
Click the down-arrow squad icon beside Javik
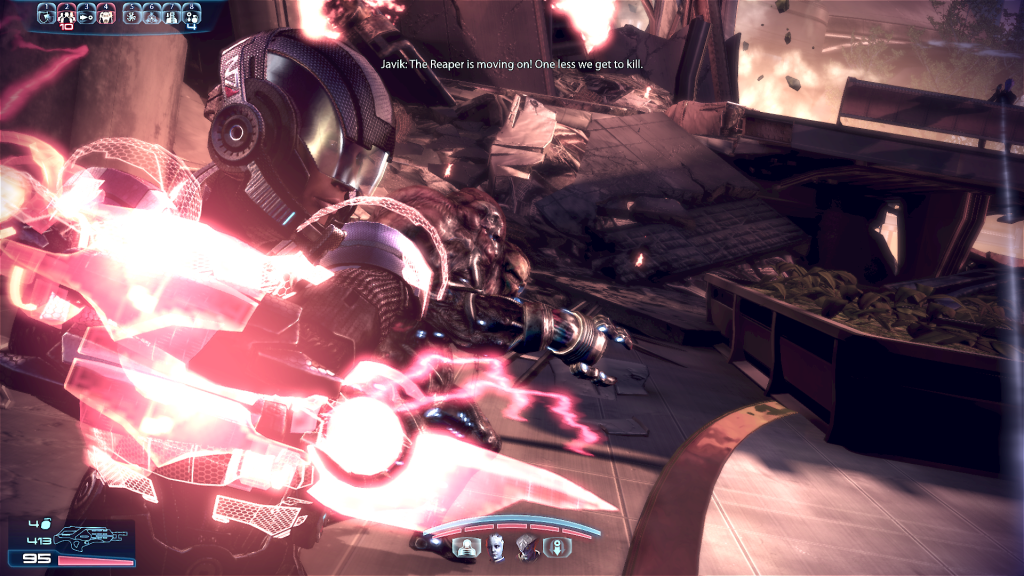557,546
